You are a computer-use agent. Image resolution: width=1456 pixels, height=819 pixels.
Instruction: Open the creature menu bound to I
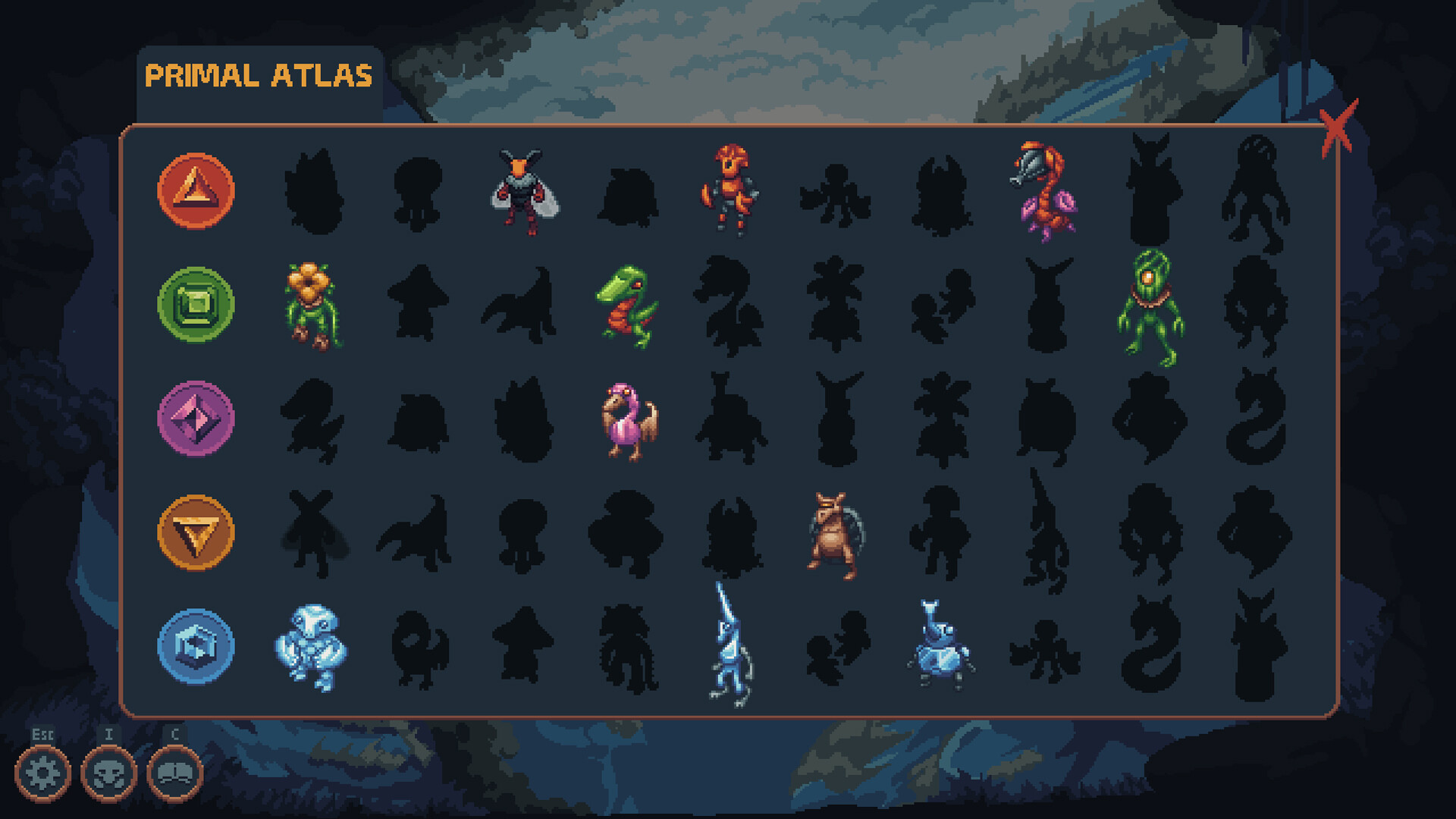[109, 771]
